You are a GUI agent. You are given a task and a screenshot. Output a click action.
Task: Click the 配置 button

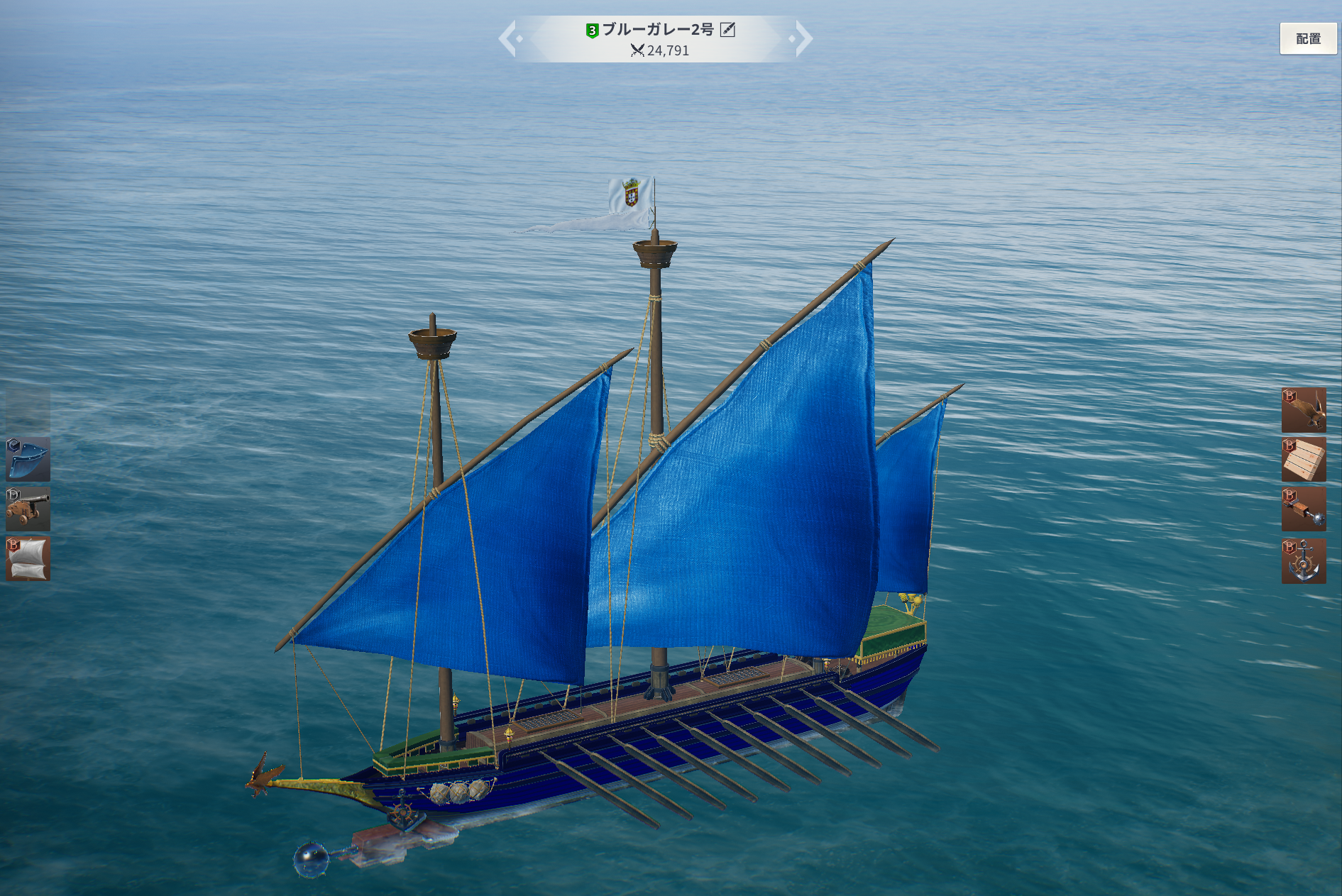1307,38
